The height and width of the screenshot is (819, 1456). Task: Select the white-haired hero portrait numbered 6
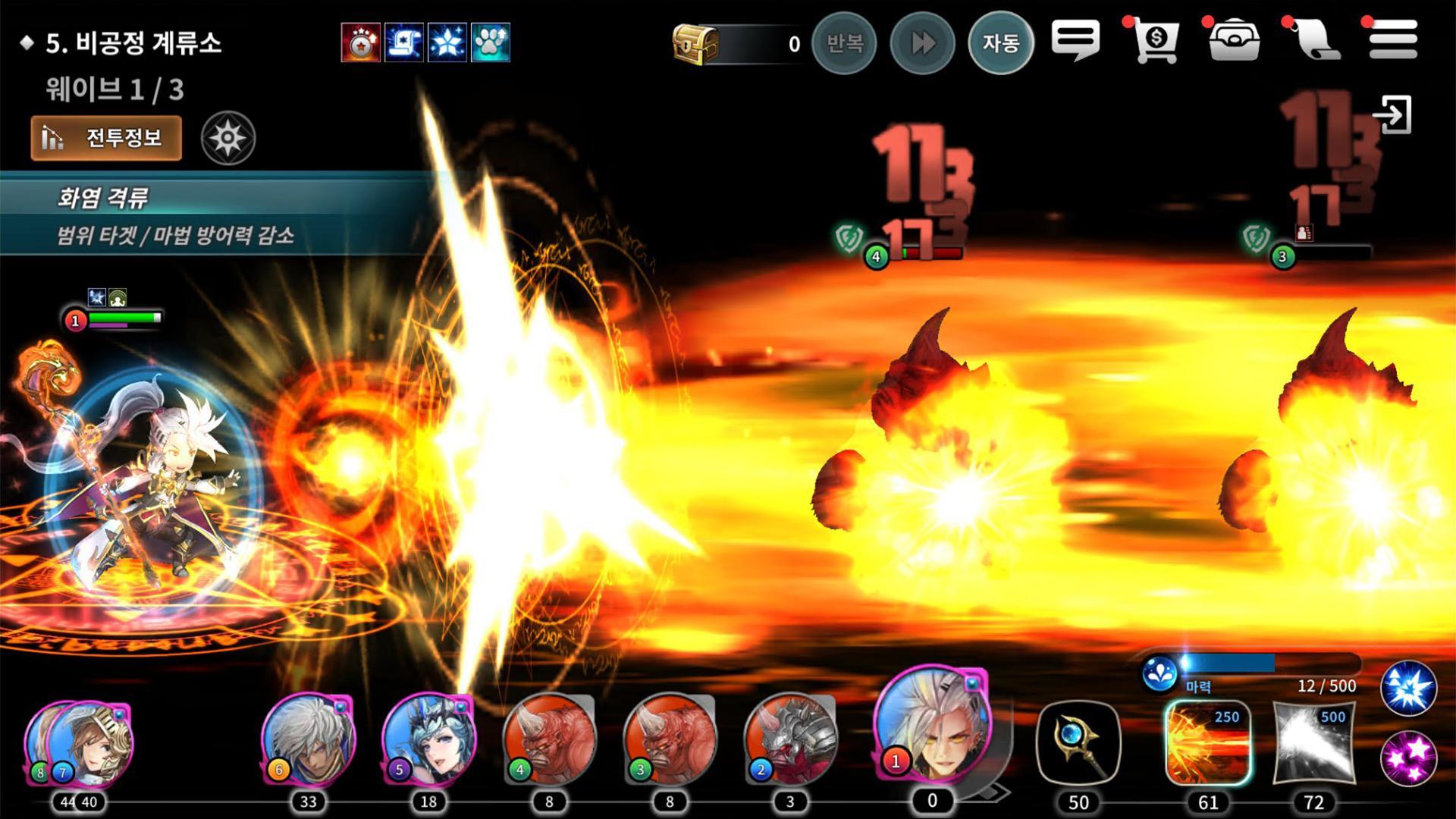pos(309,738)
